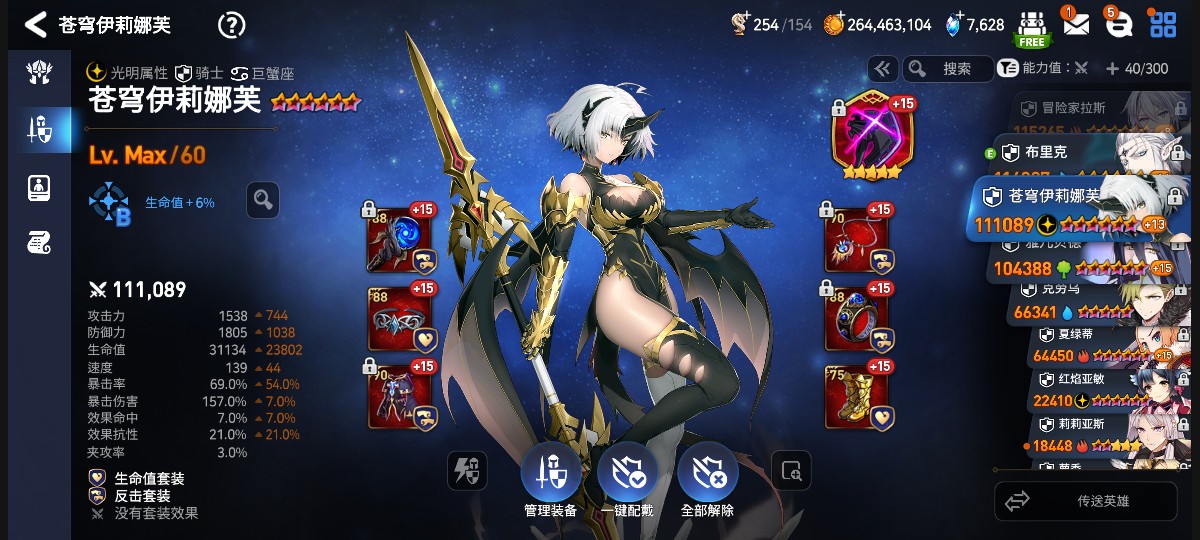Switch to the hero portrait profile tab

[x=39, y=187]
